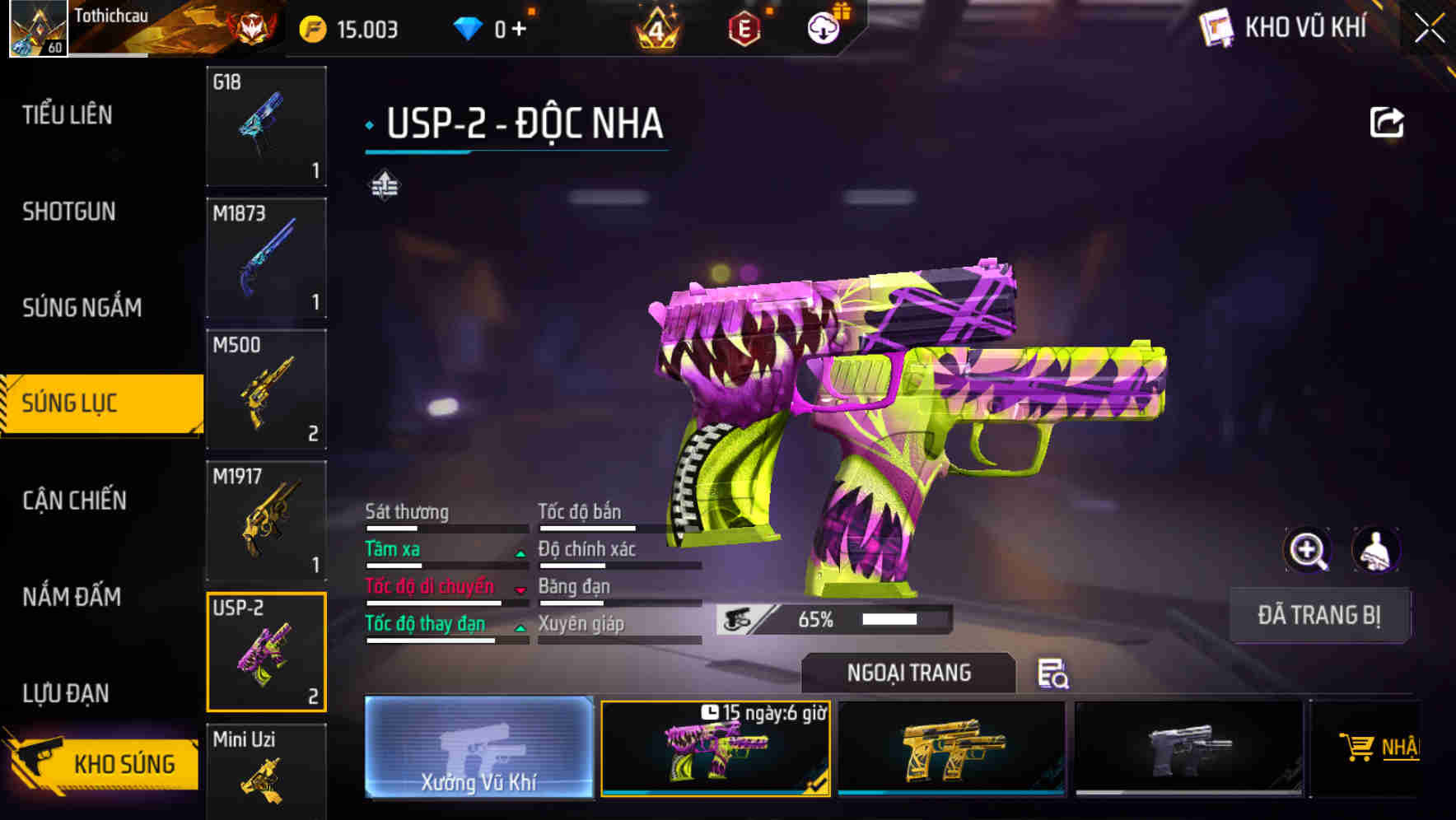Open the weapon share icon
Image resolution: width=1456 pixels, height=820 pixels.
[x=1388, y=122]
